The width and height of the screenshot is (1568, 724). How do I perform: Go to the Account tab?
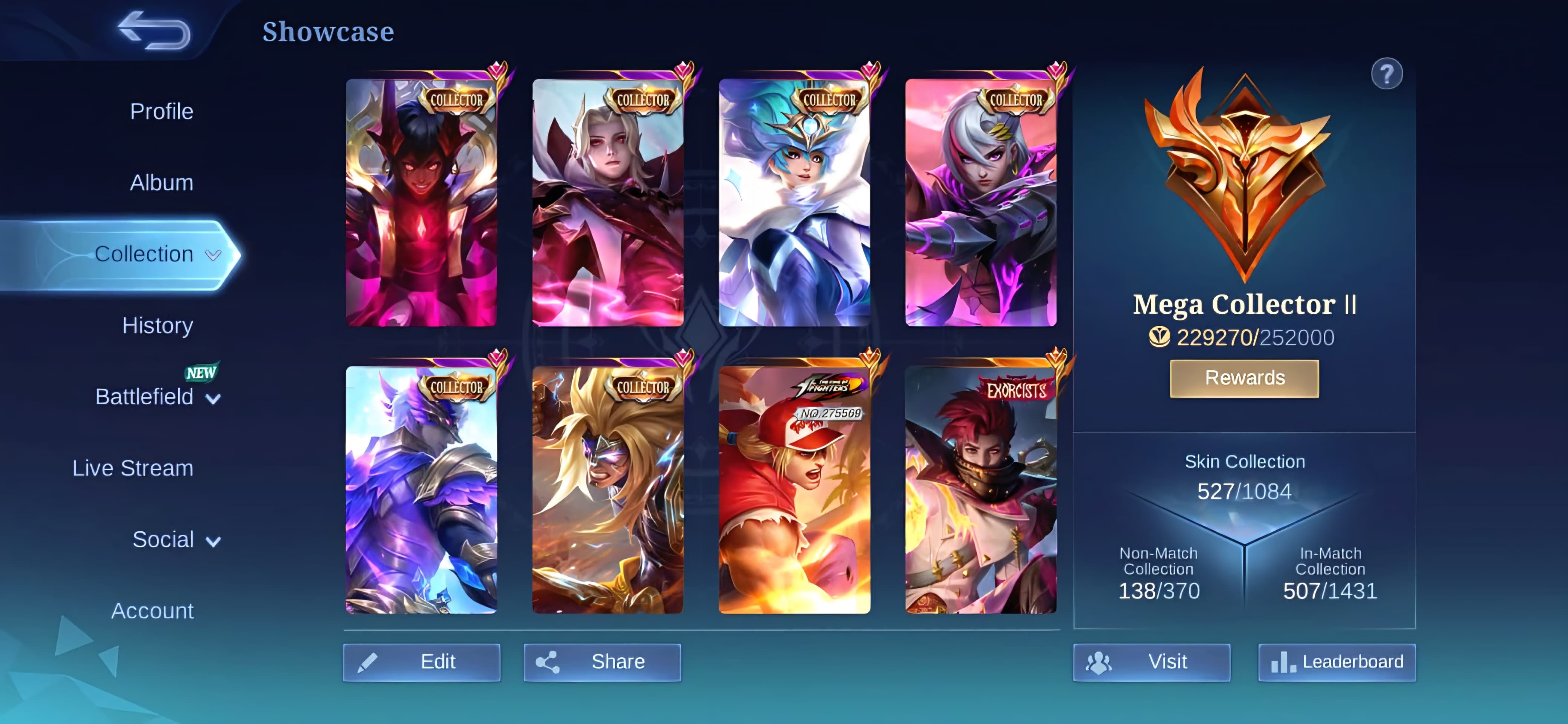pyautogui.click(x=152, y=611)
